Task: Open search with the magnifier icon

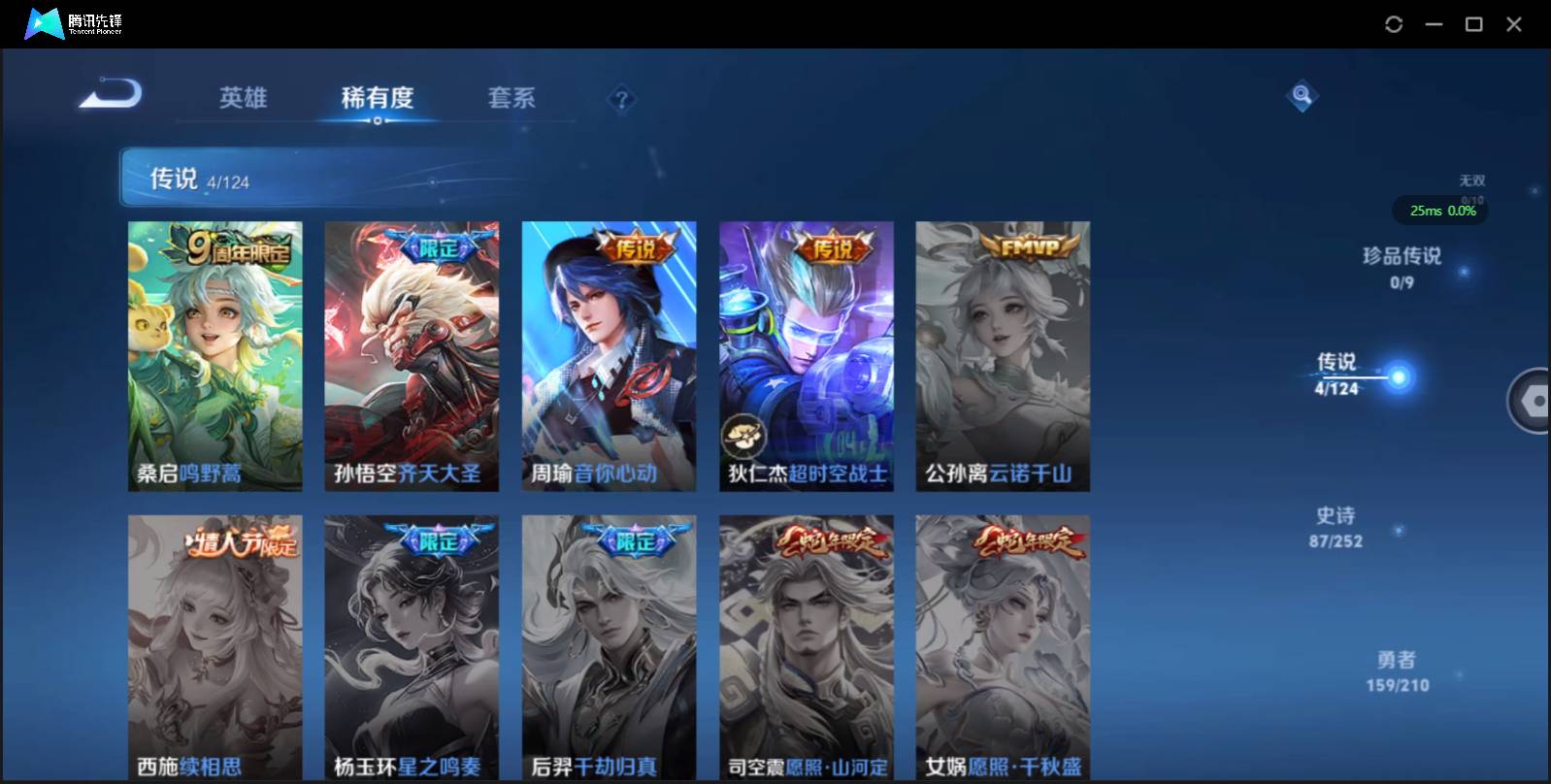Action: 1301,95
